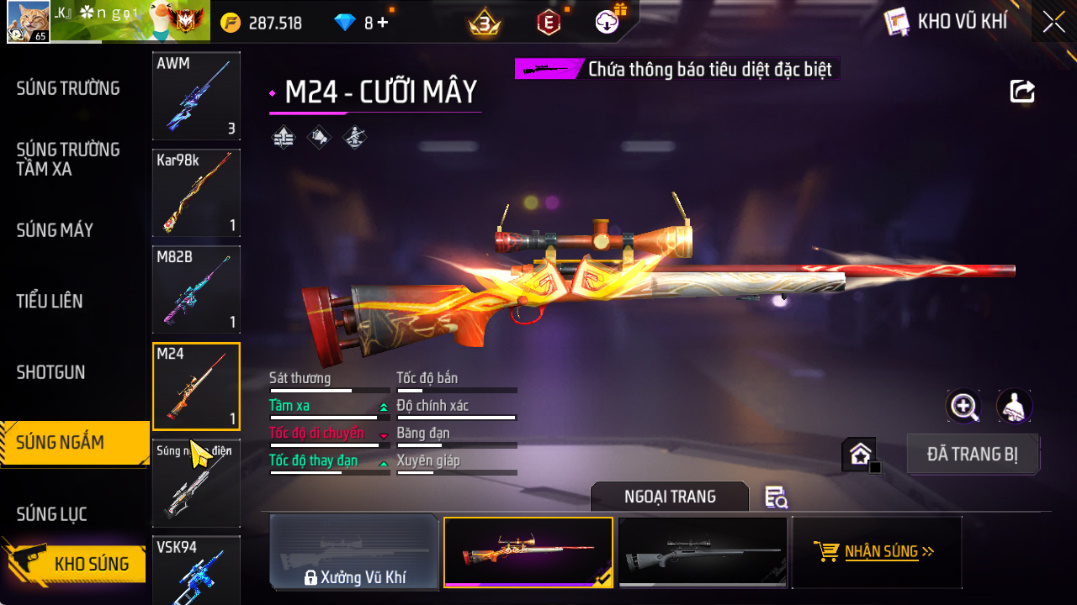
Task: Switch to SÚNG TRƯỜNG category
Action: [68, 89]
